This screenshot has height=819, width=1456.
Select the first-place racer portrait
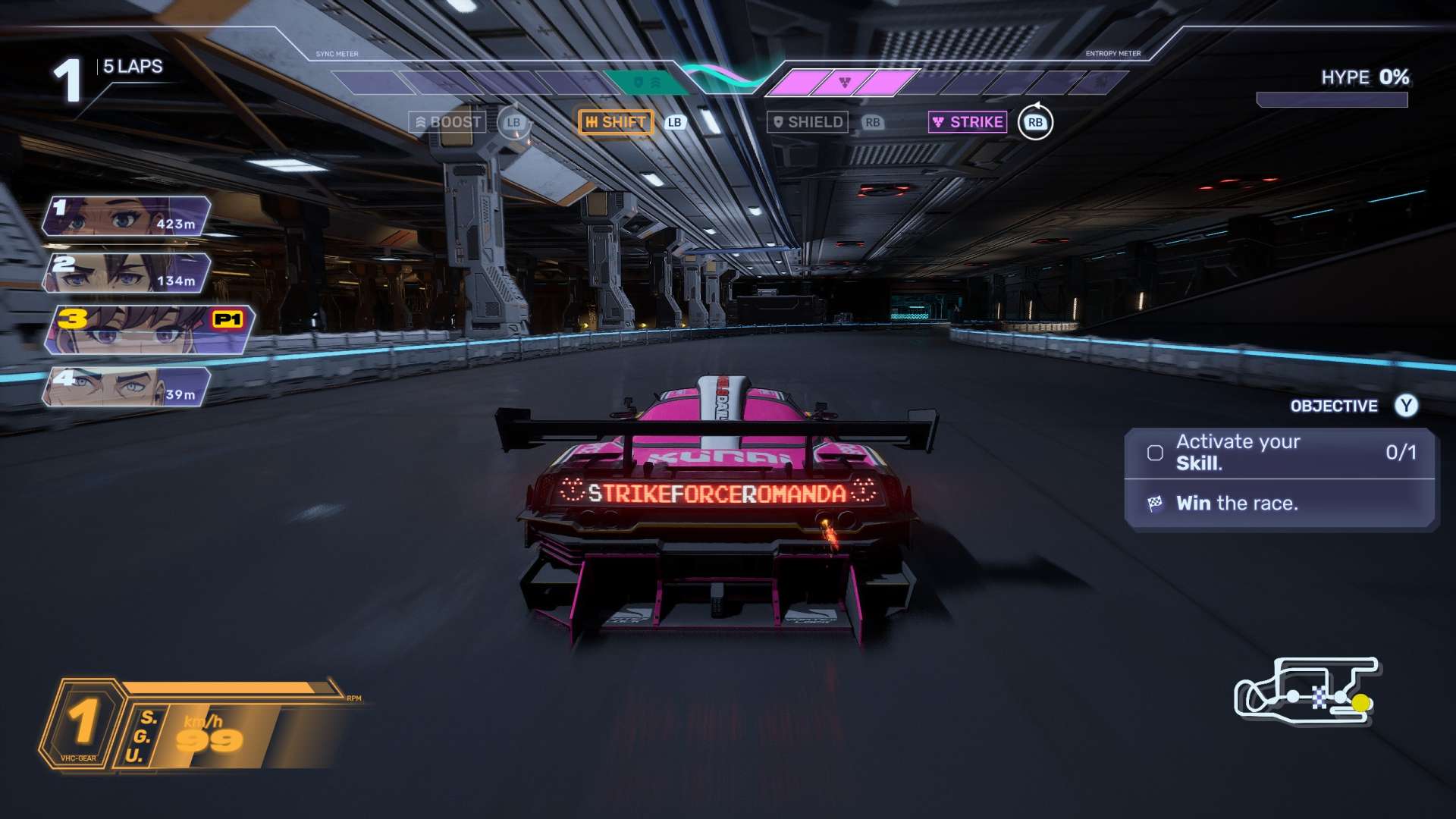127,216
